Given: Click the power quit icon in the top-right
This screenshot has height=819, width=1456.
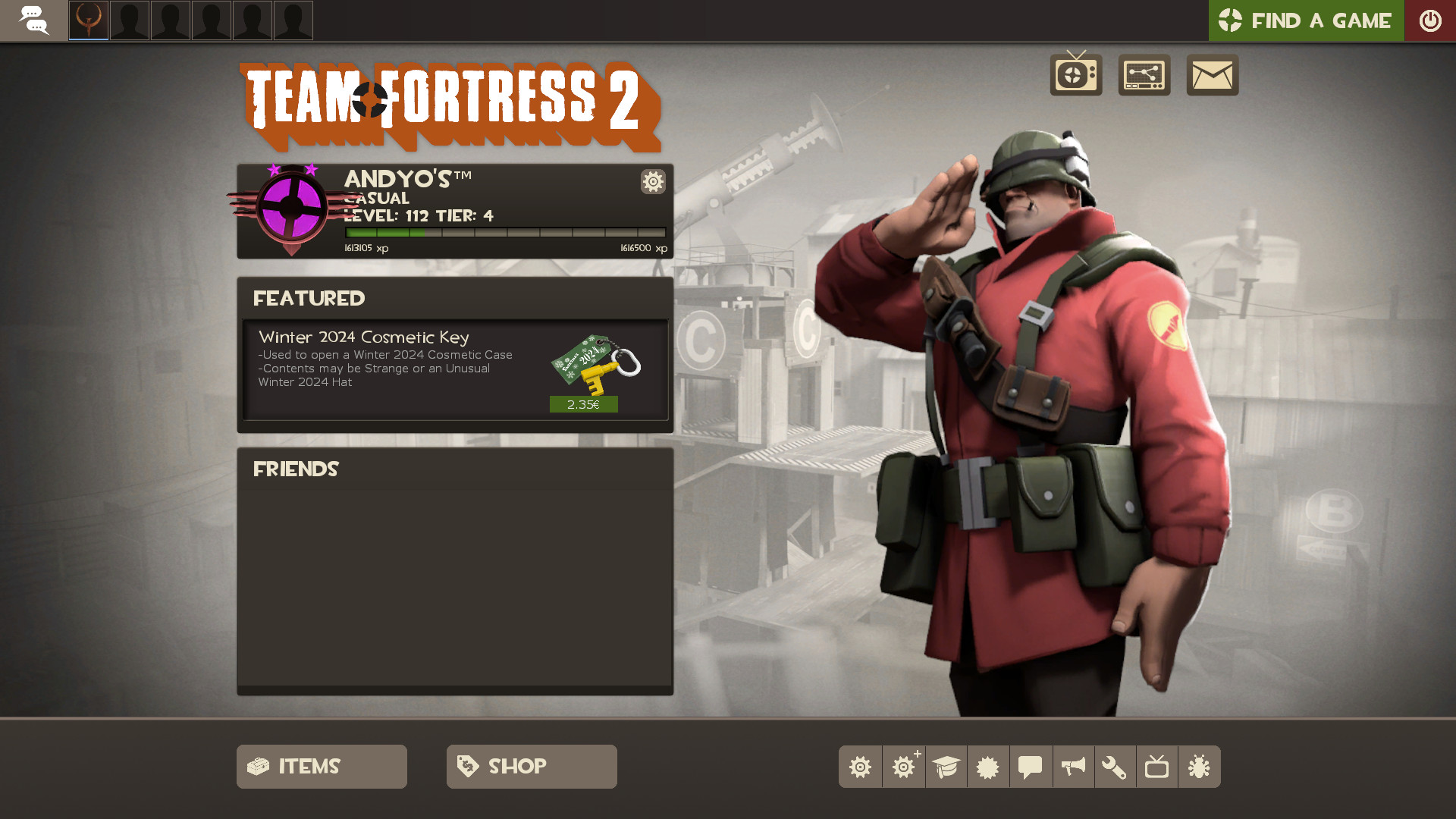Looking at the screenshot, I should pyautogui.click(x=1430, y=20).
